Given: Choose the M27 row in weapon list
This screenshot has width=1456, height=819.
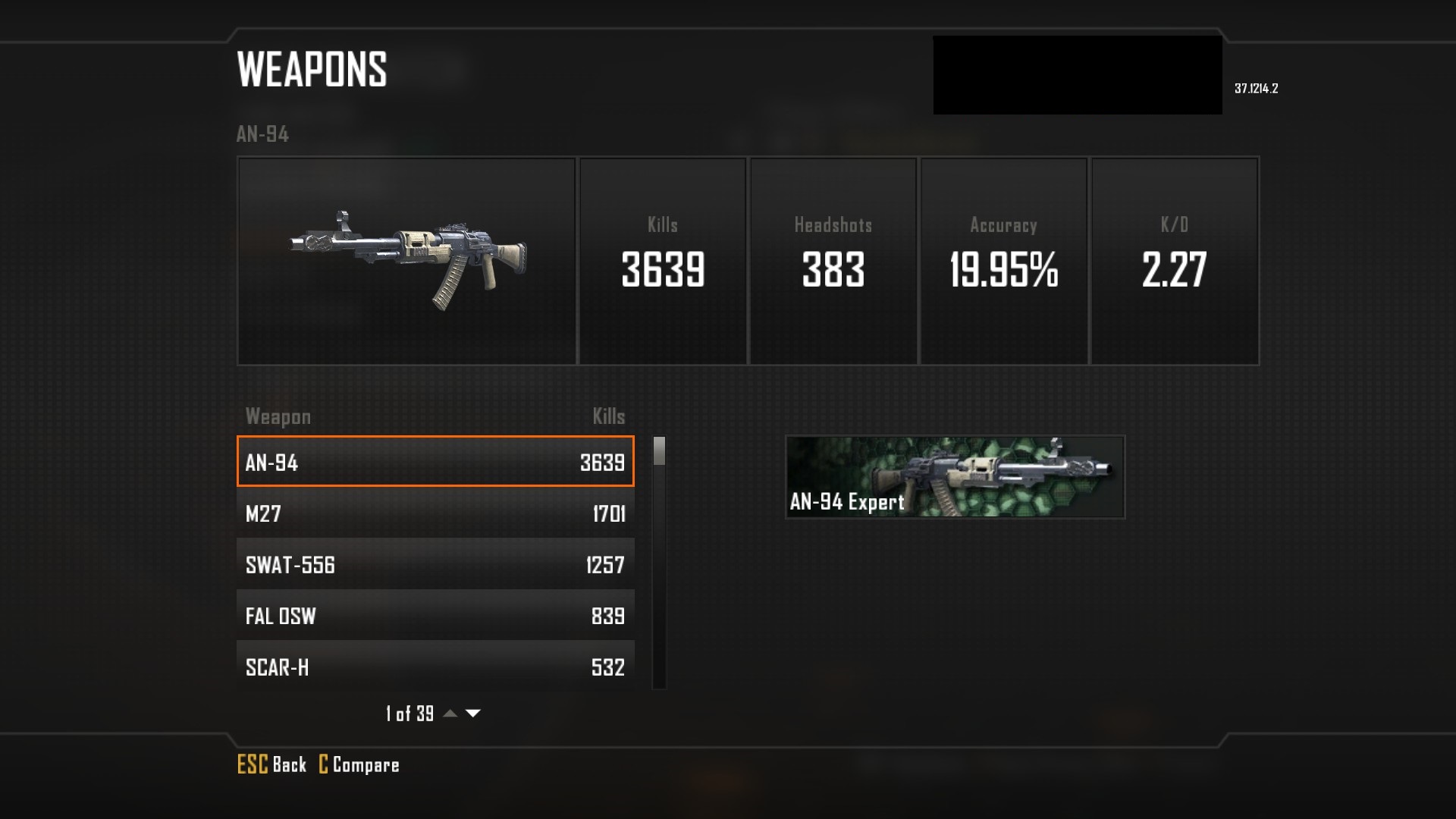Looking at the screenshot, I should coord(435,513).
